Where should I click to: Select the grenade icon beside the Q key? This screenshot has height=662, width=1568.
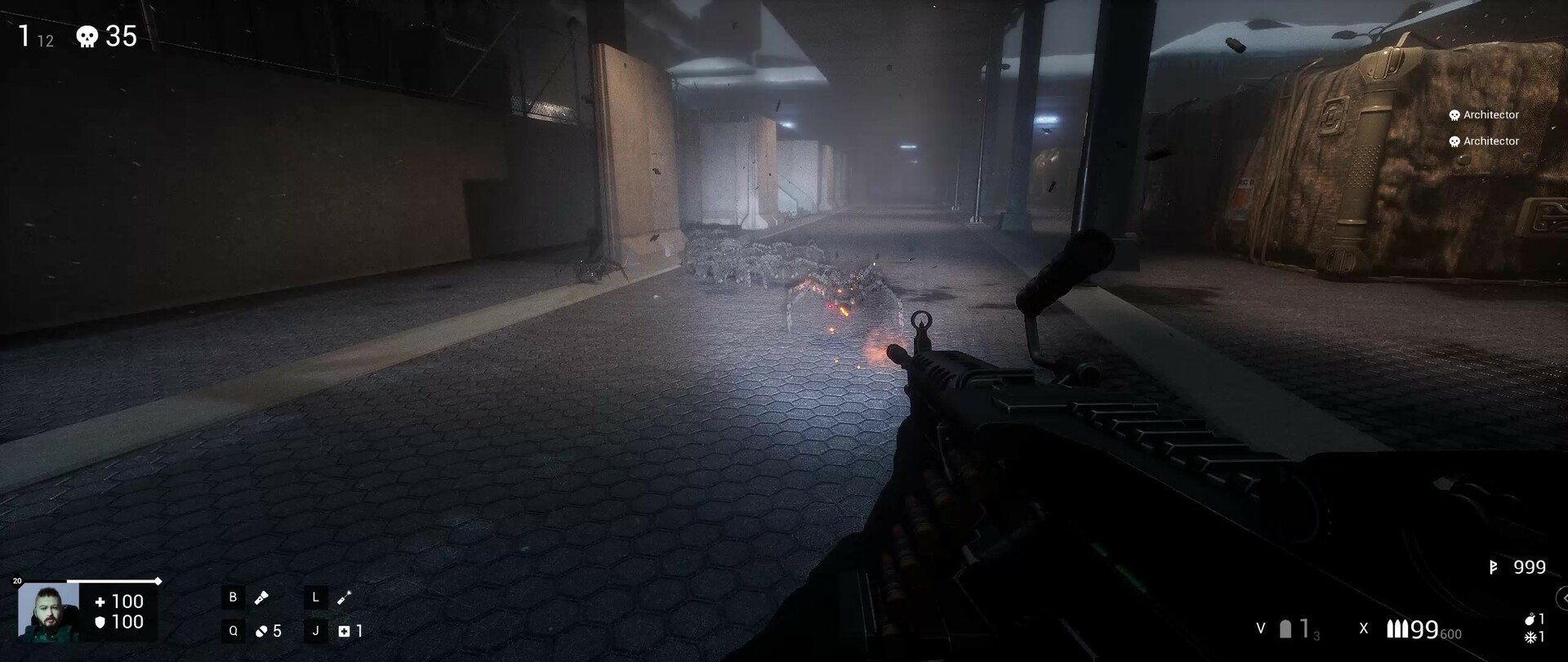coord(261,630)
